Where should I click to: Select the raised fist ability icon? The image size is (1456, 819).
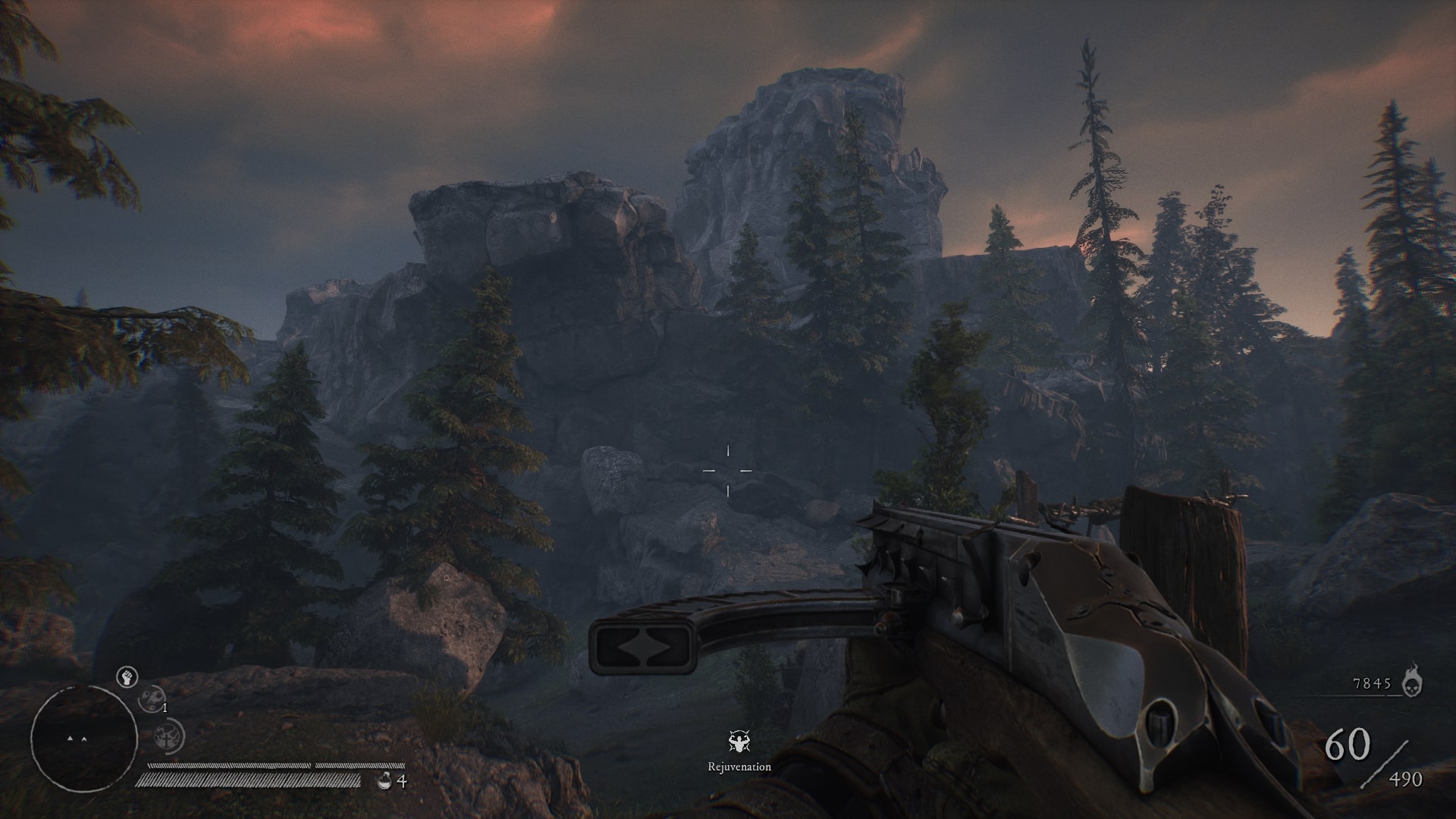click(x=127, y=677)
